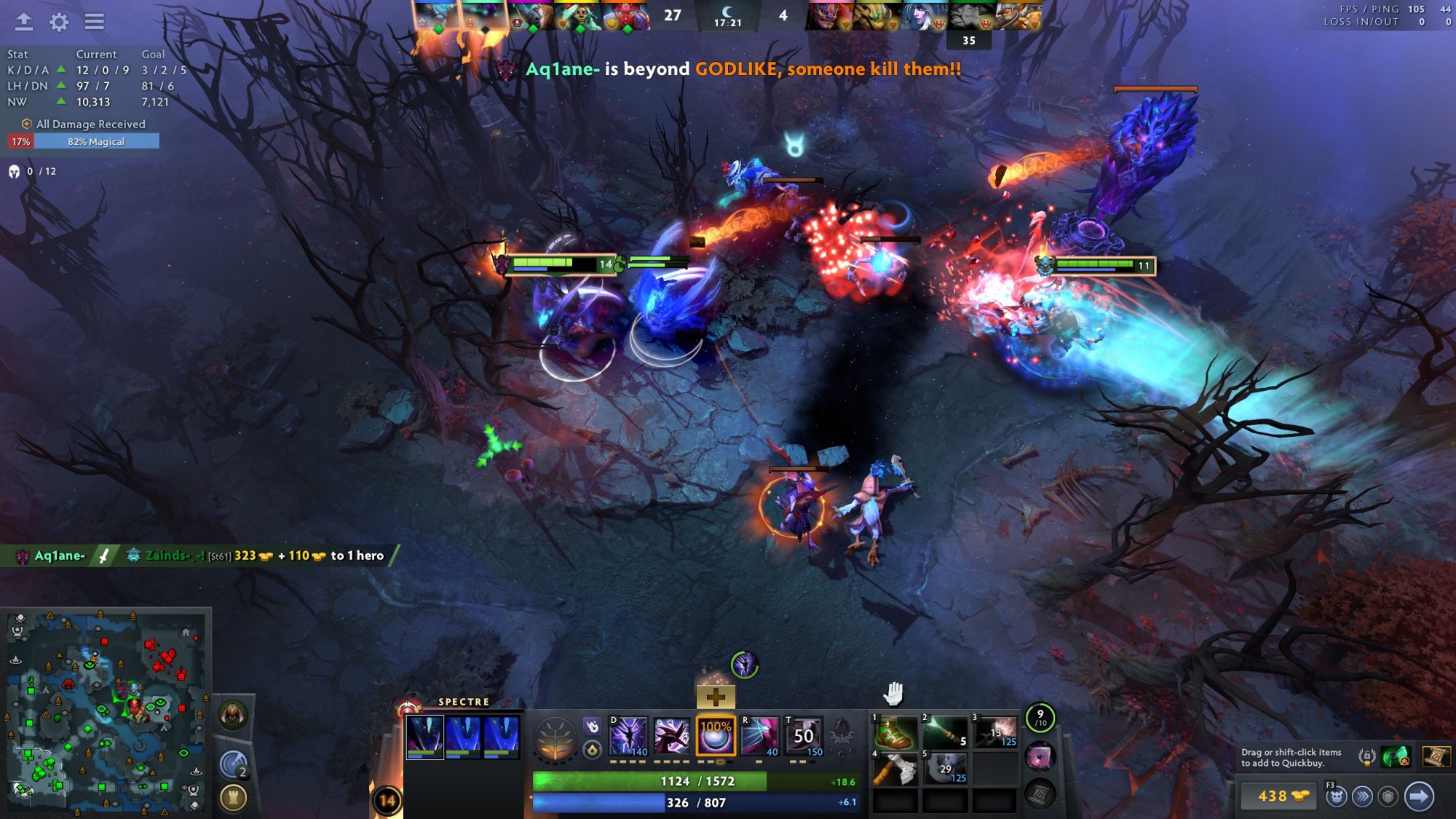Screen dimensions: 1456x819
Task: Select the courier button
Action: click(x=1336, y=796)
